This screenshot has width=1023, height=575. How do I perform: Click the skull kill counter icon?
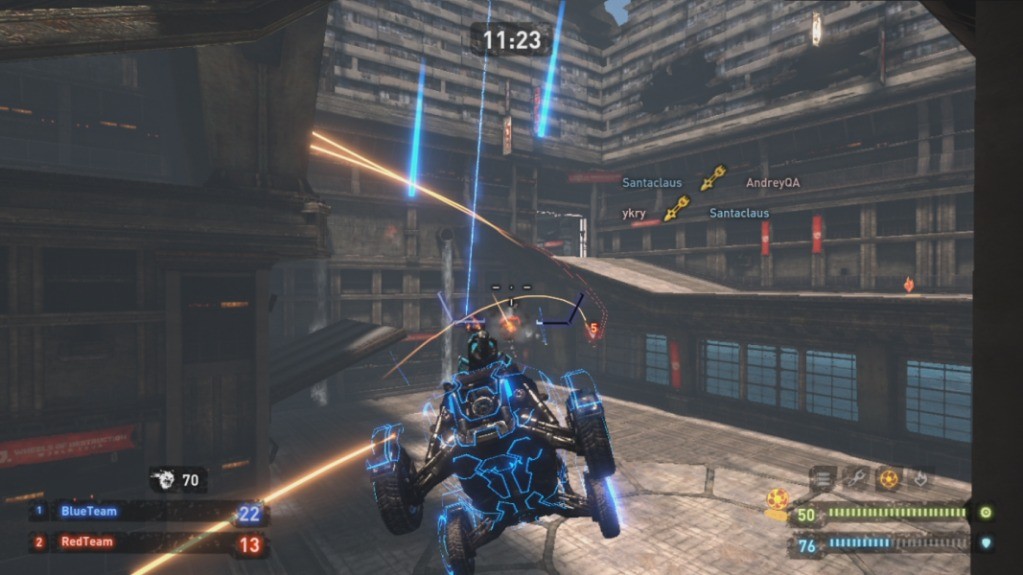coord(164,480)
